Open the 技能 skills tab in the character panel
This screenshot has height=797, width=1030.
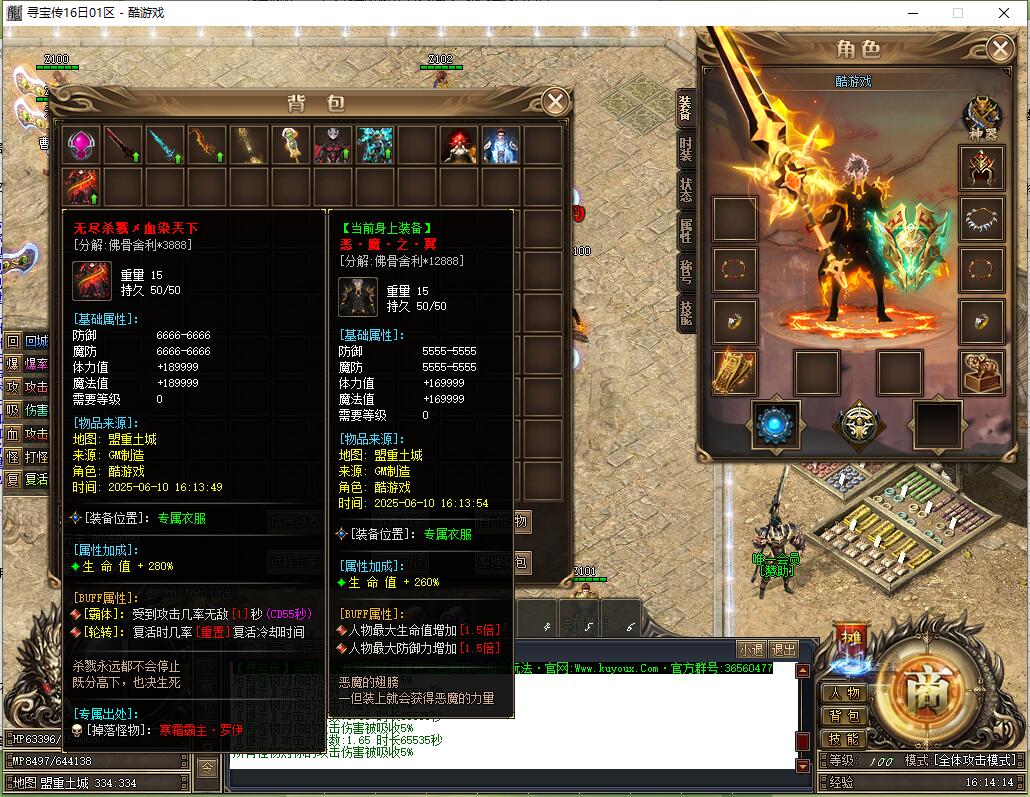(x=685, y=313)
